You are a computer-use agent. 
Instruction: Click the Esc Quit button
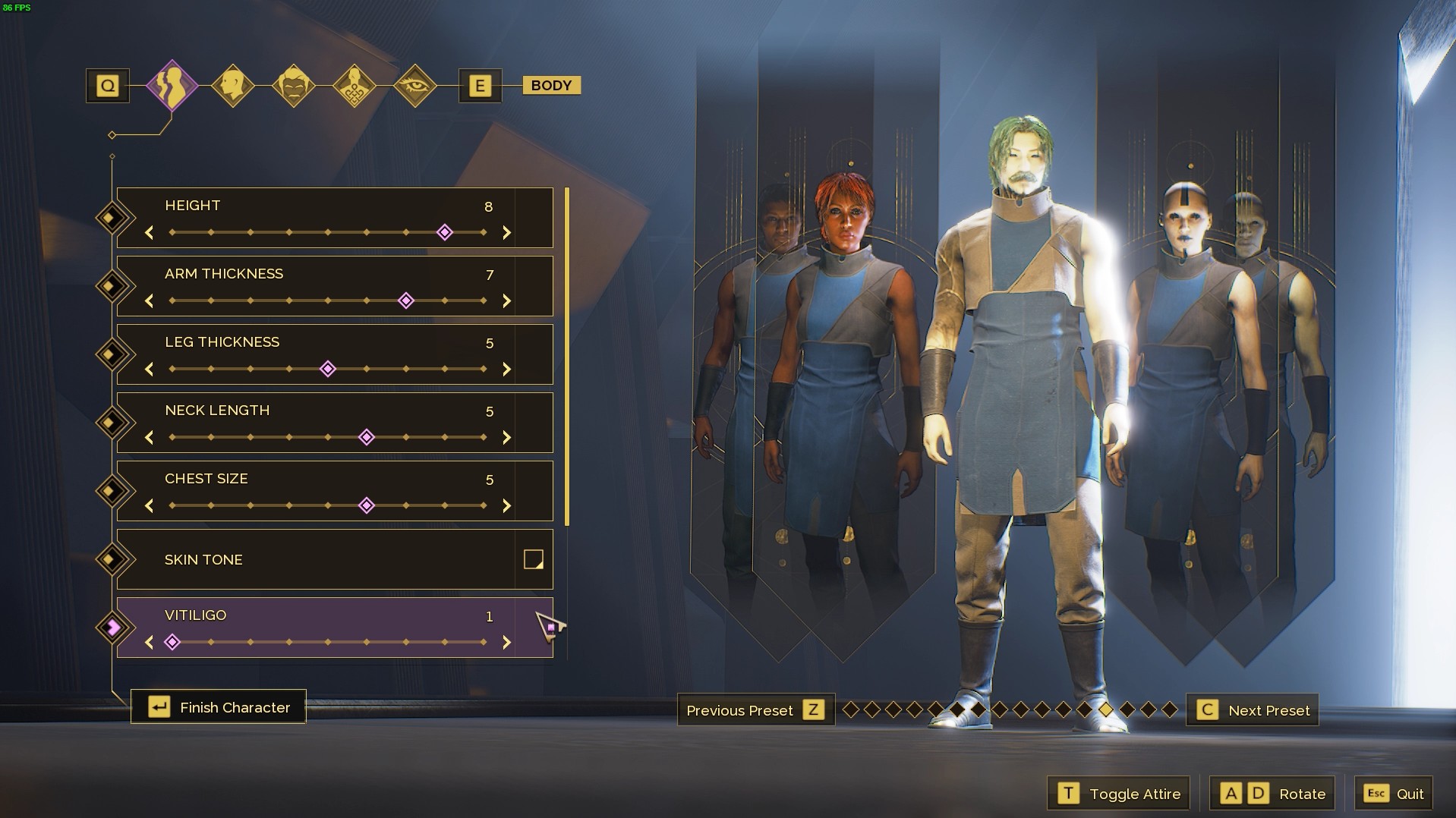[1394, 793]
